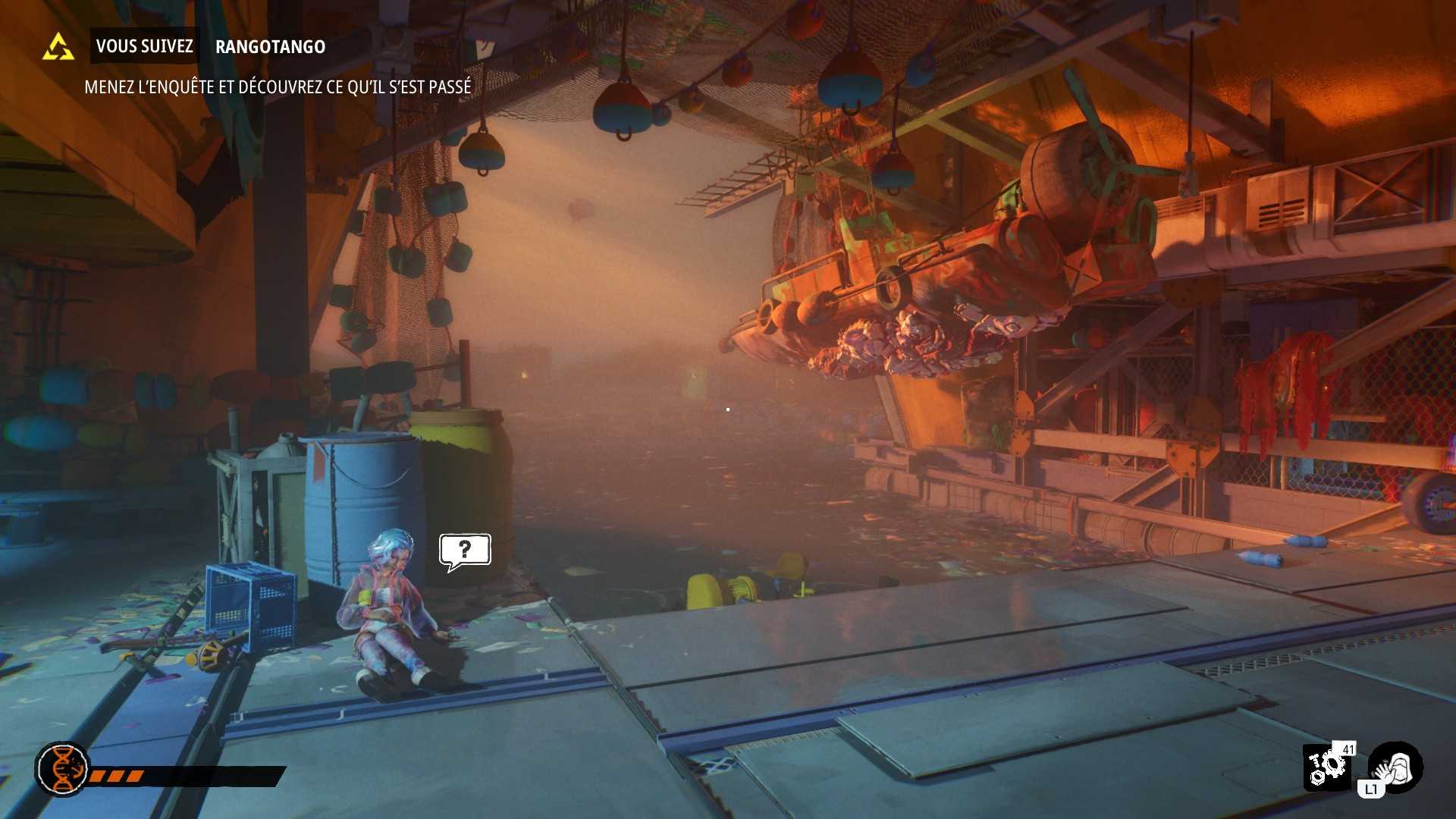Open the question mark speech bubble prompt
The width and height of the screenshot is (1456, 819).
(465, 550)
